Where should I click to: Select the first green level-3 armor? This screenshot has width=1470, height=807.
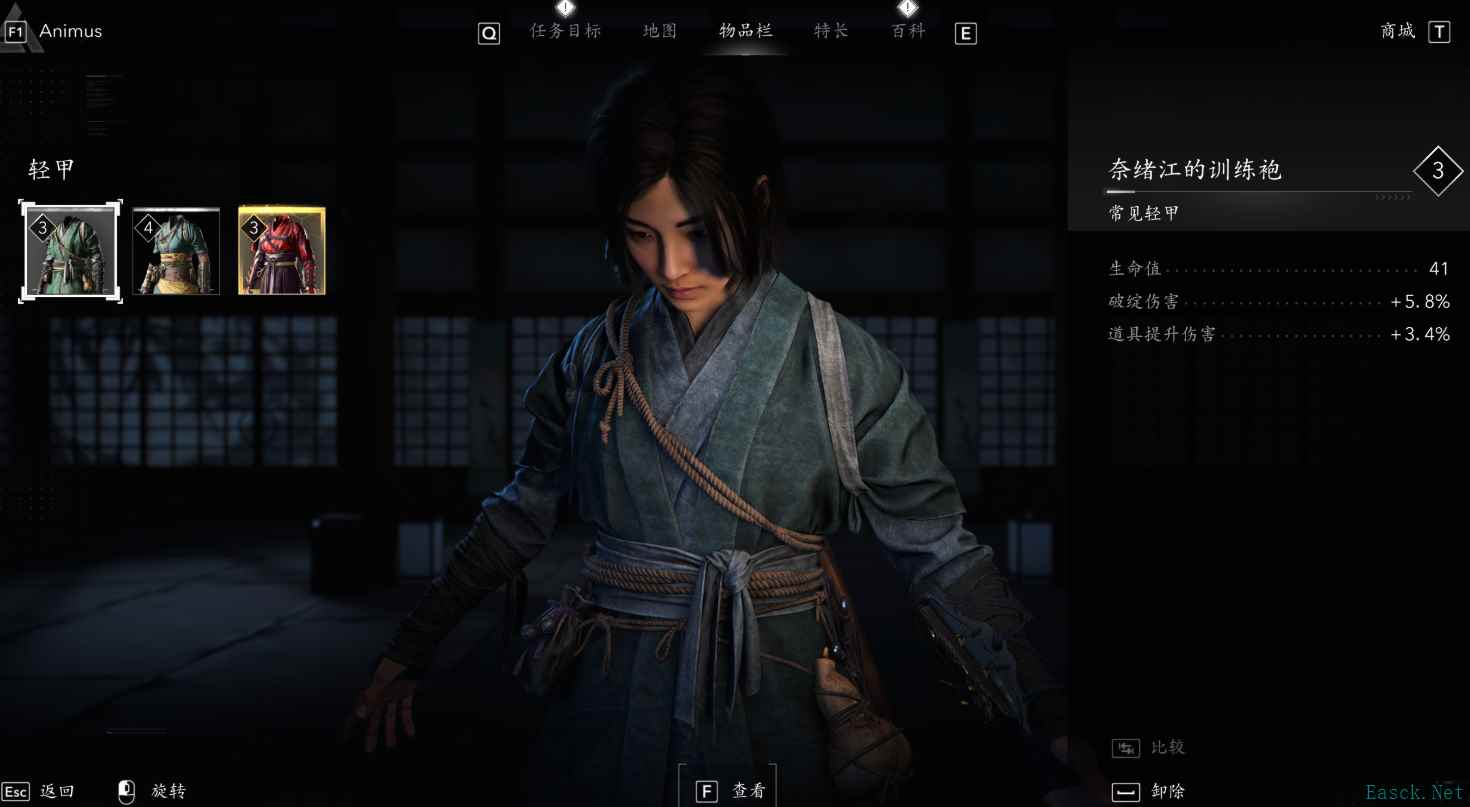pos(70,250)
